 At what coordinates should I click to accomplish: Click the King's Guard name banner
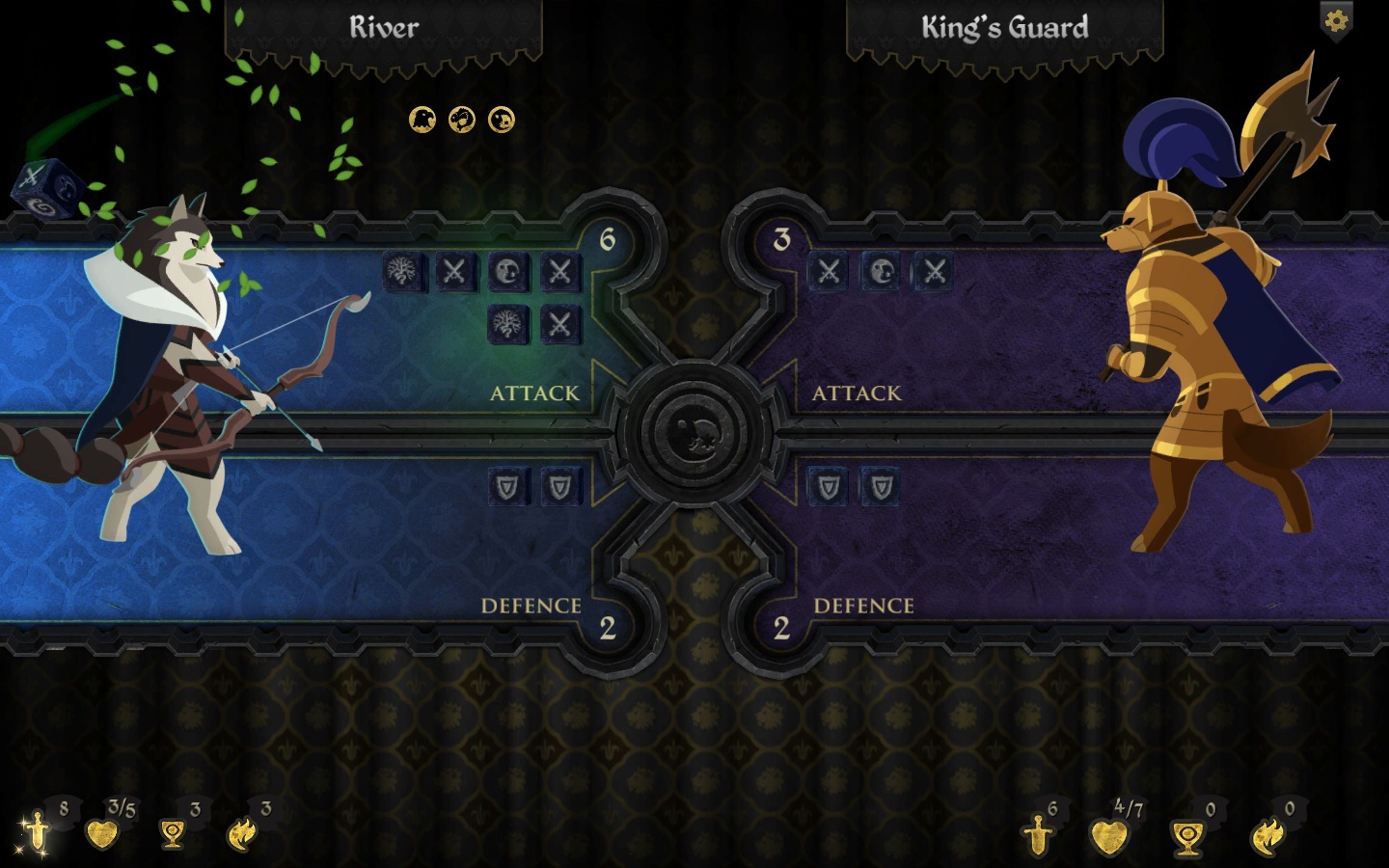coord(1004,29)
